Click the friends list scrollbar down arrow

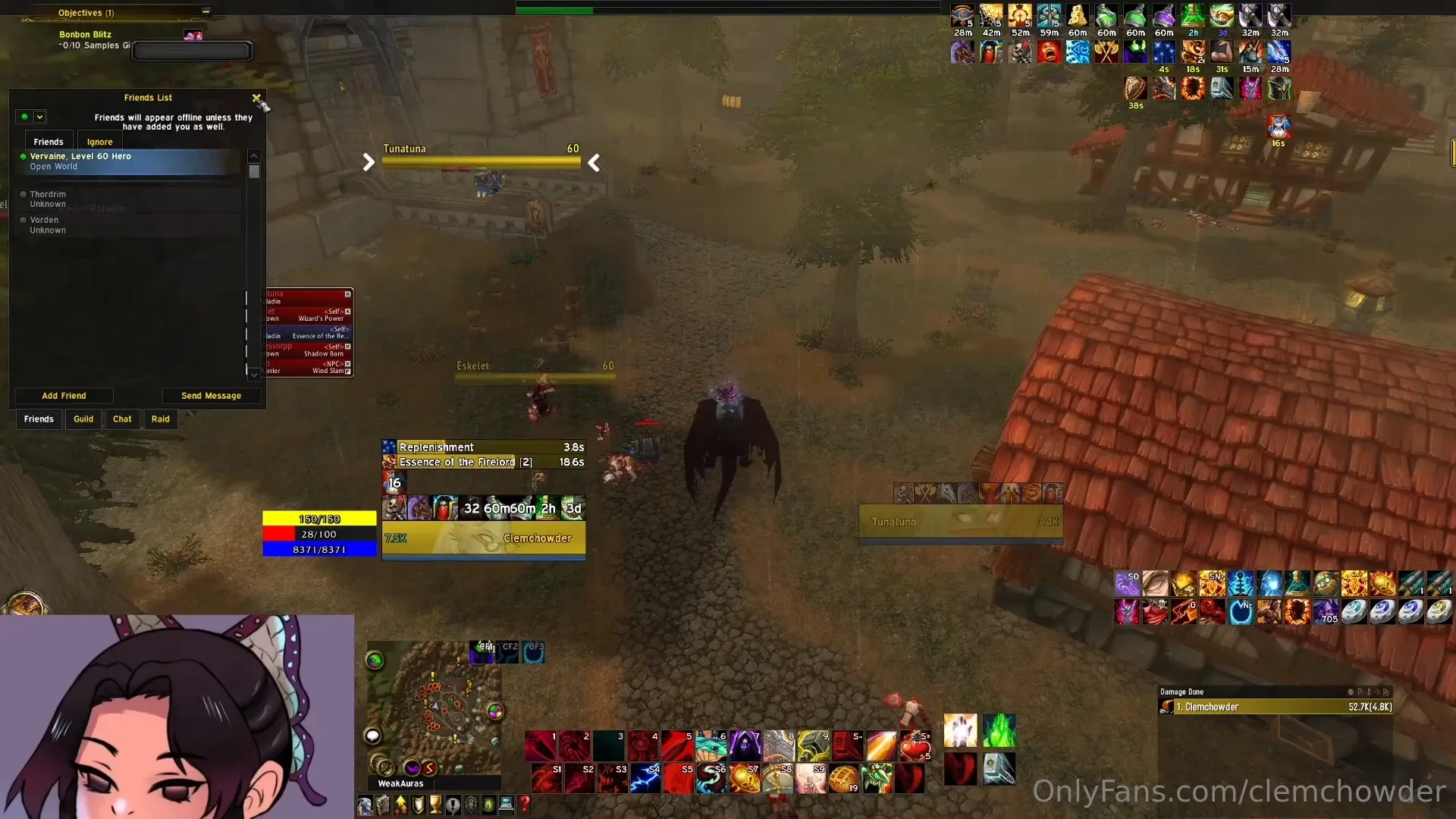[x=254, y=374]
